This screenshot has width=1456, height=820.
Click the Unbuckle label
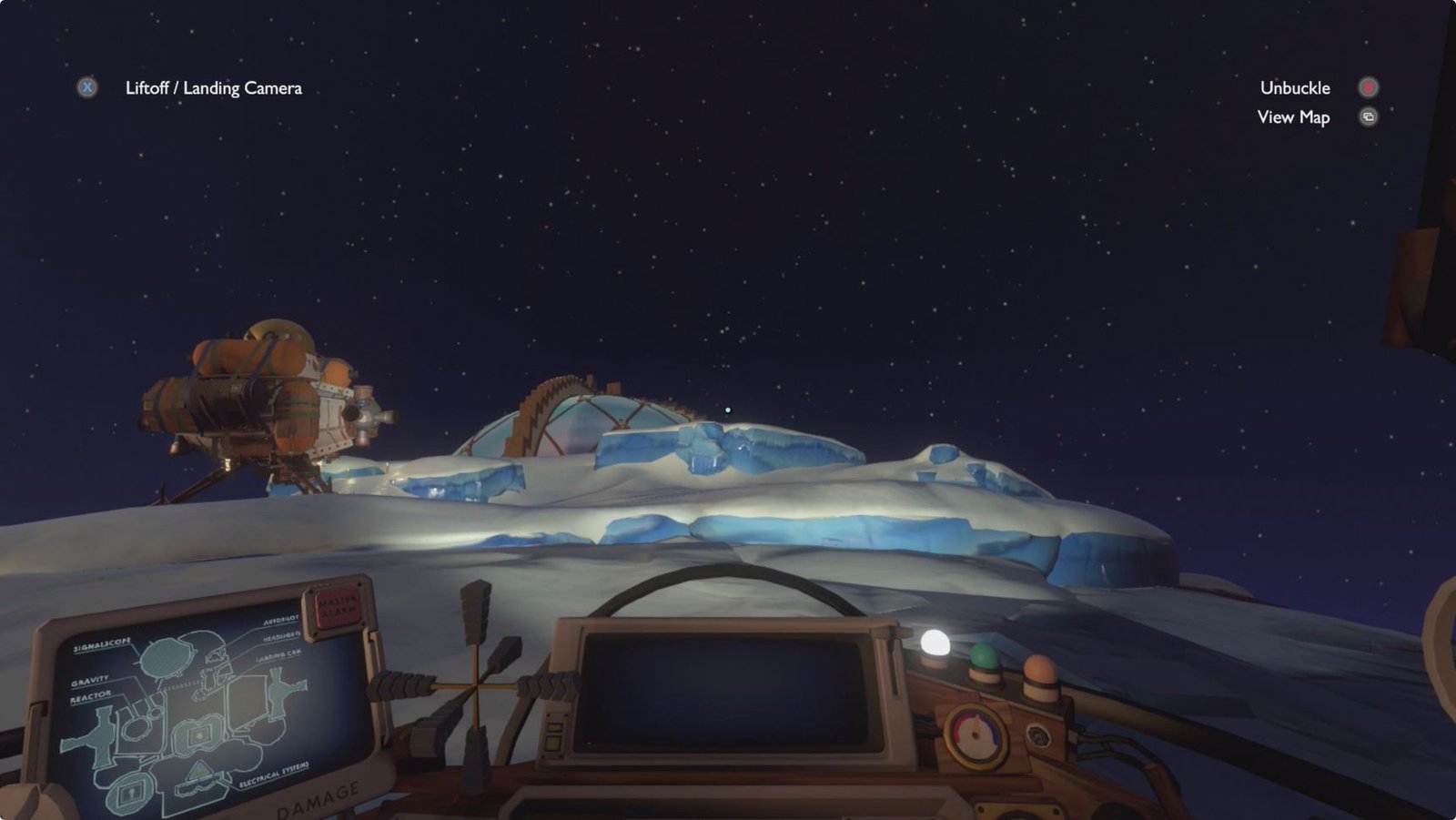(x=1294, y=87)
